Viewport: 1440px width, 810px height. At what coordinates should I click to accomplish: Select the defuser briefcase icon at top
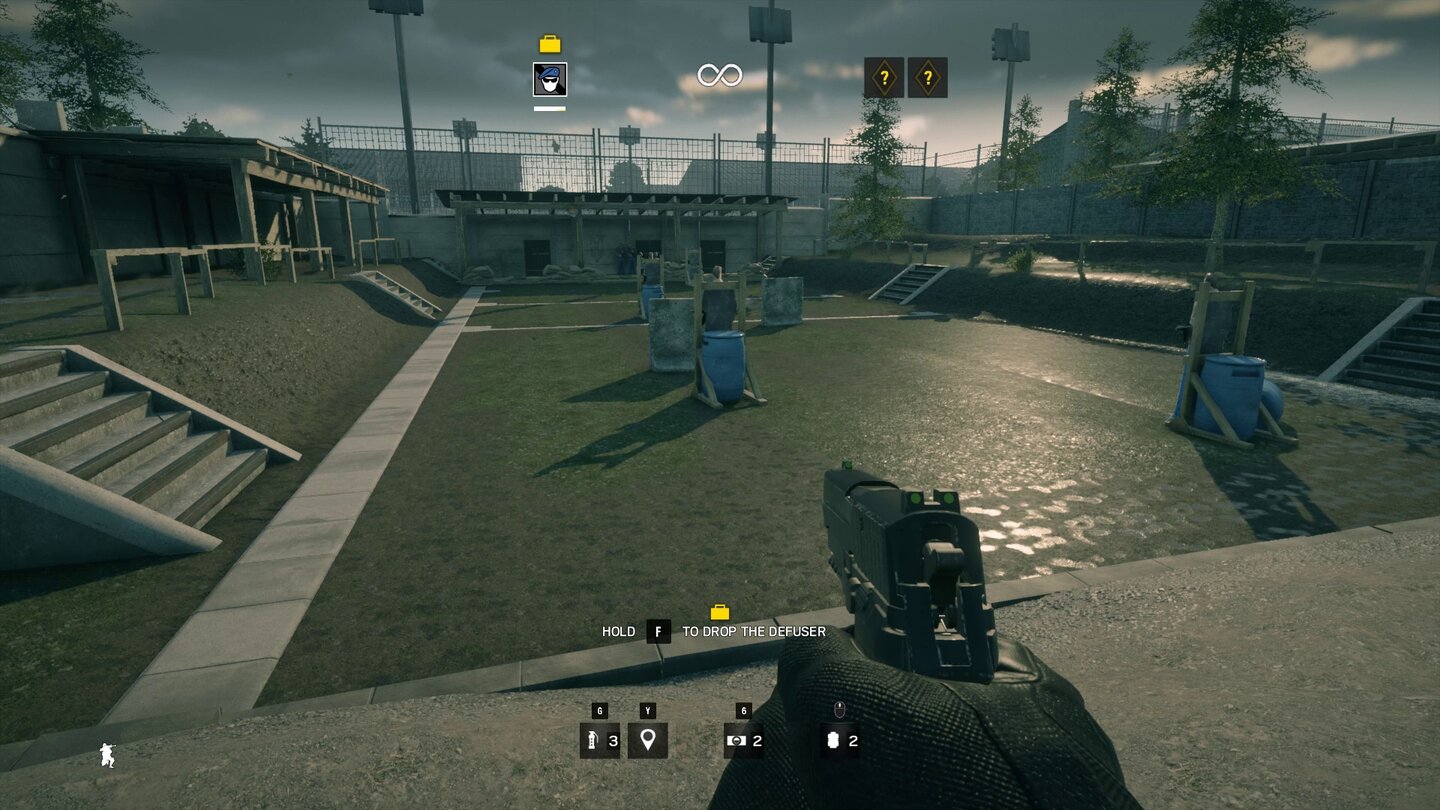pos(548,43)
